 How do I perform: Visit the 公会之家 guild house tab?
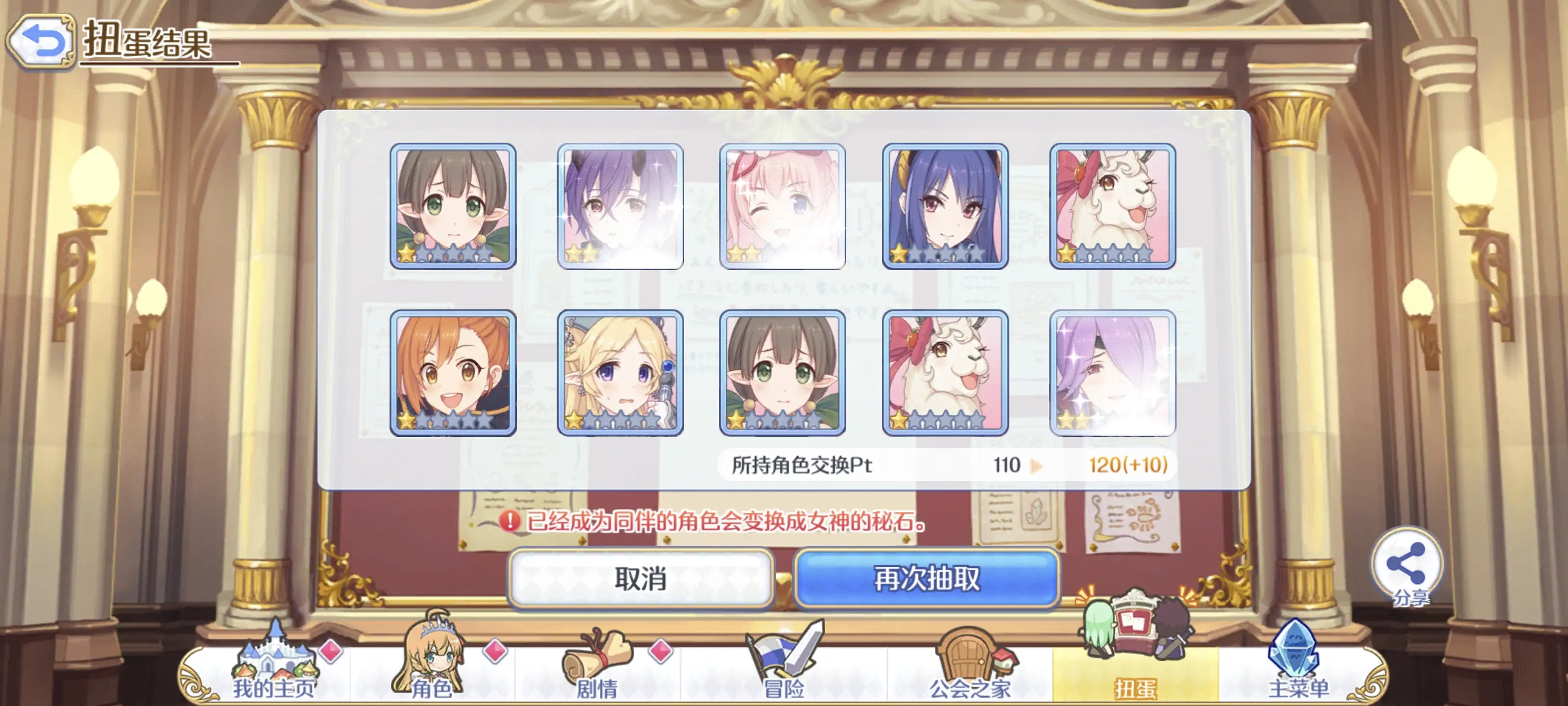click(970, 670)
